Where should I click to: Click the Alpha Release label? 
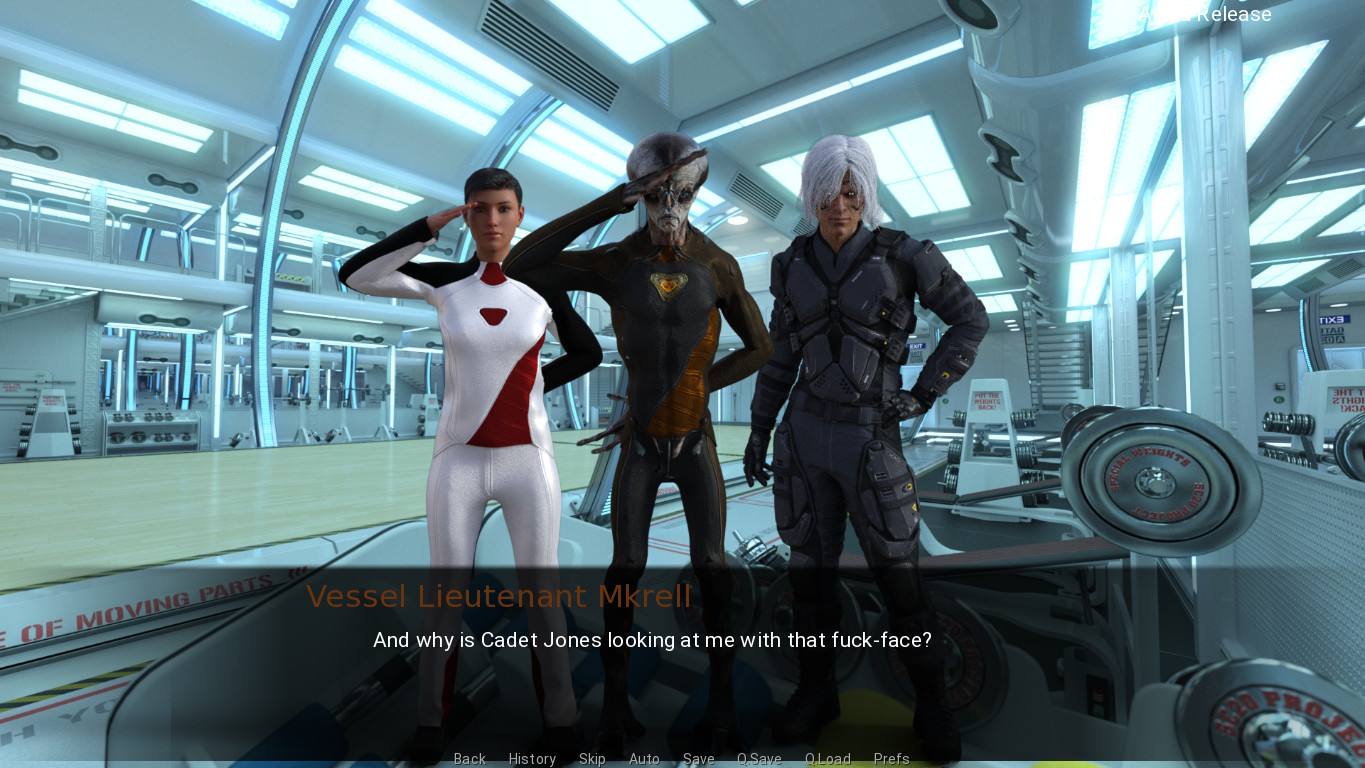point(1205,14)
